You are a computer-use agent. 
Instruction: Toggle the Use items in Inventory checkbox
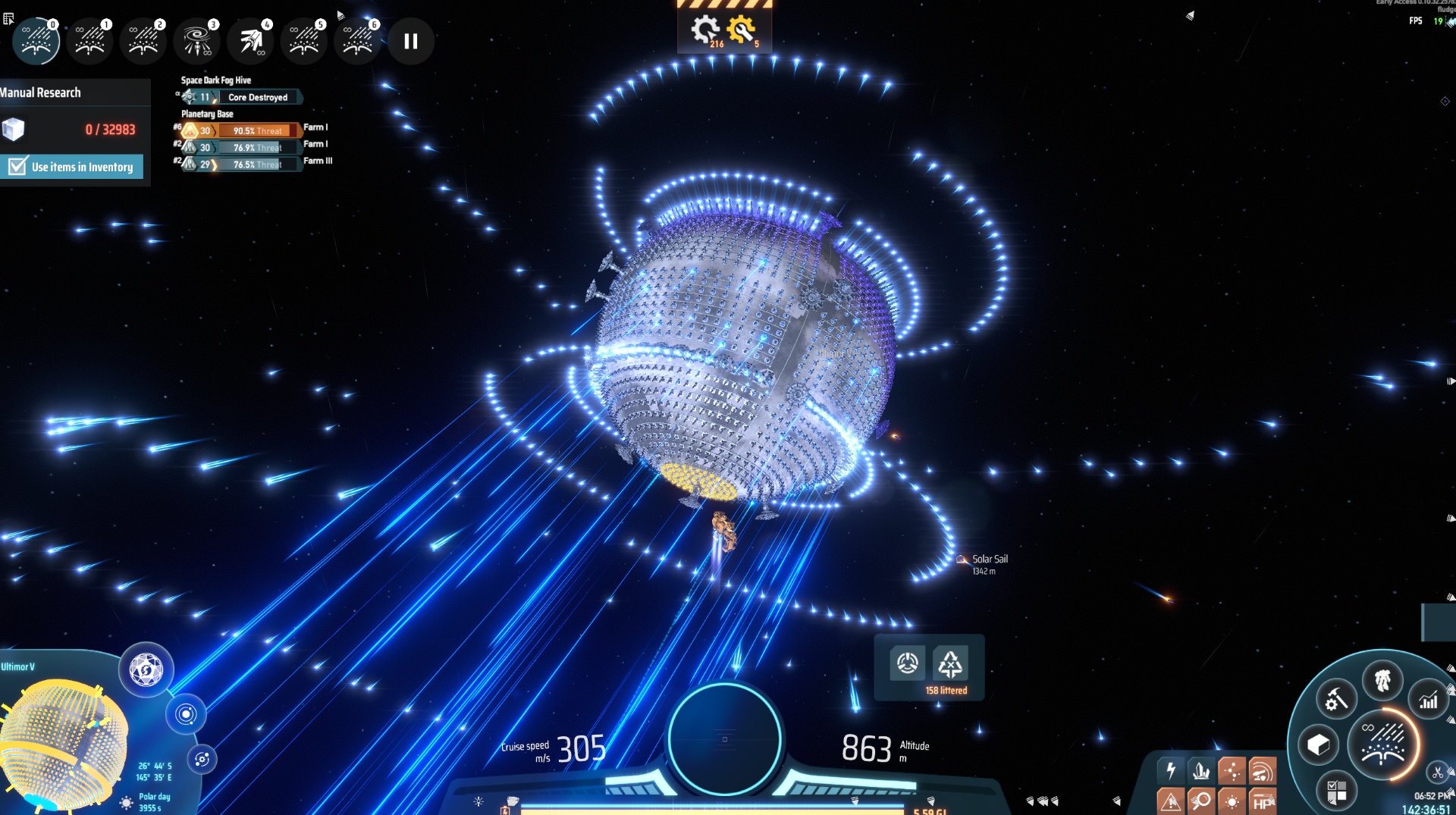click(x=18, y=167)
